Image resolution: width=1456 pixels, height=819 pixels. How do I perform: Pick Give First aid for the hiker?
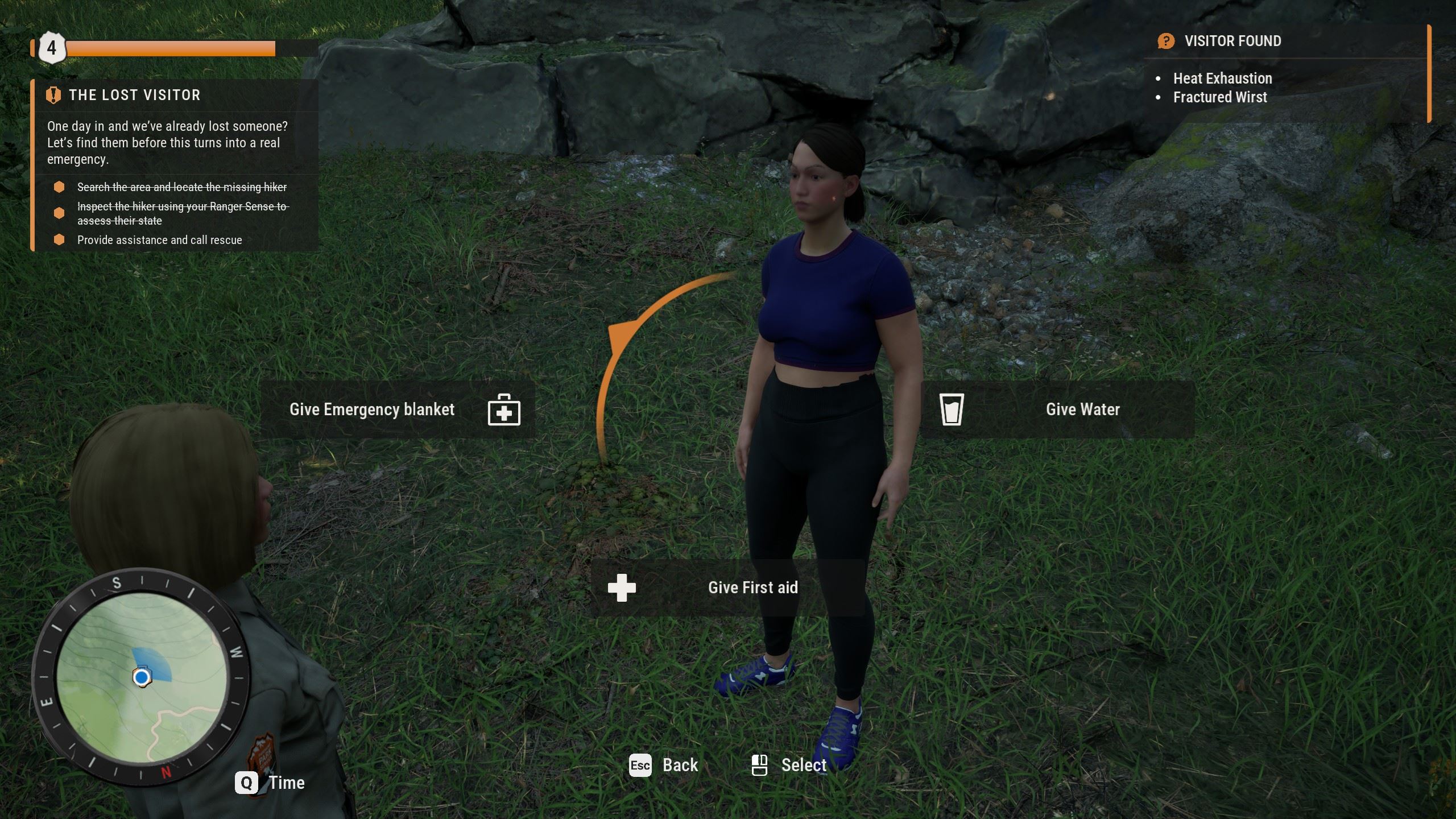click(728, 588)
